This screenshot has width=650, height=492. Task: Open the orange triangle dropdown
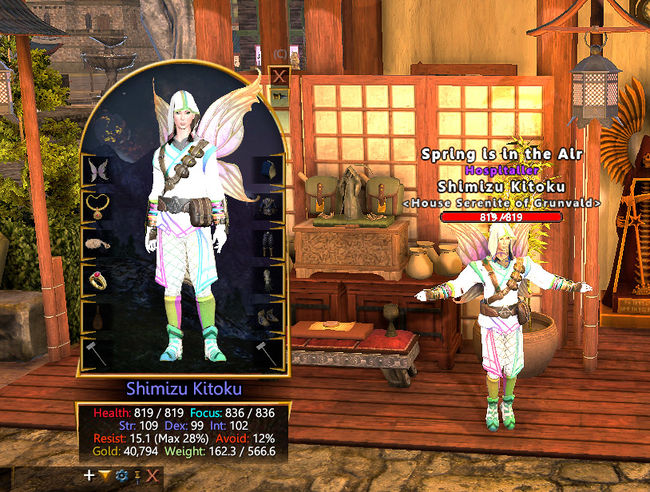pyautogui.click(x=105, y=475)
